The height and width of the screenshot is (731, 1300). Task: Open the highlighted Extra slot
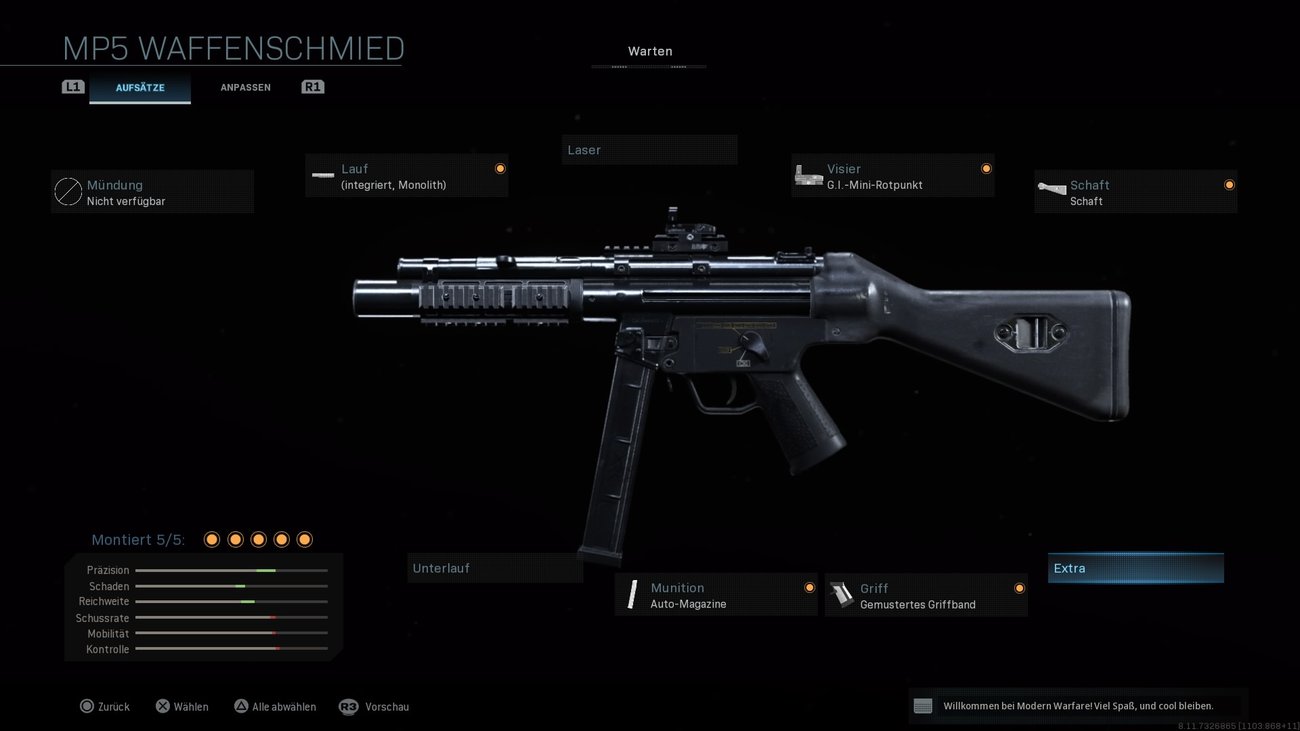(x=1135, y=567)
